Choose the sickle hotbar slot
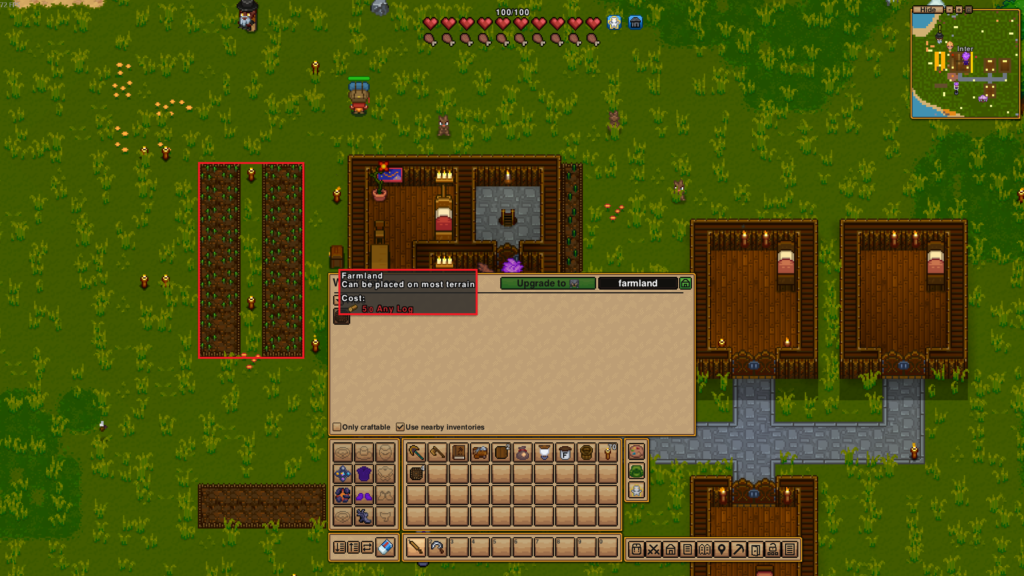Screen dimensions: 1024x576 tap(438, 548)
